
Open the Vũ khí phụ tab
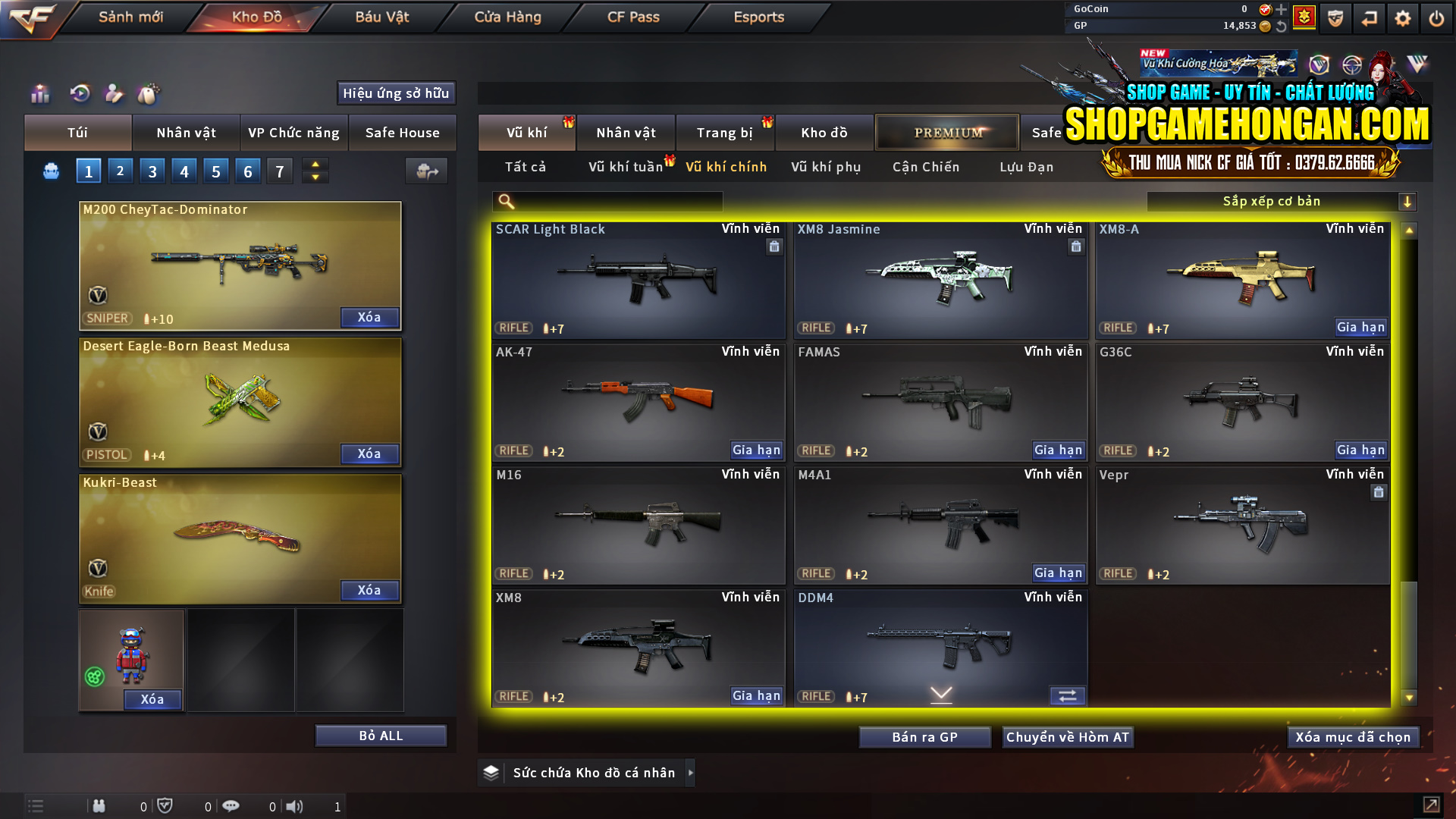(x=827, y=167)
